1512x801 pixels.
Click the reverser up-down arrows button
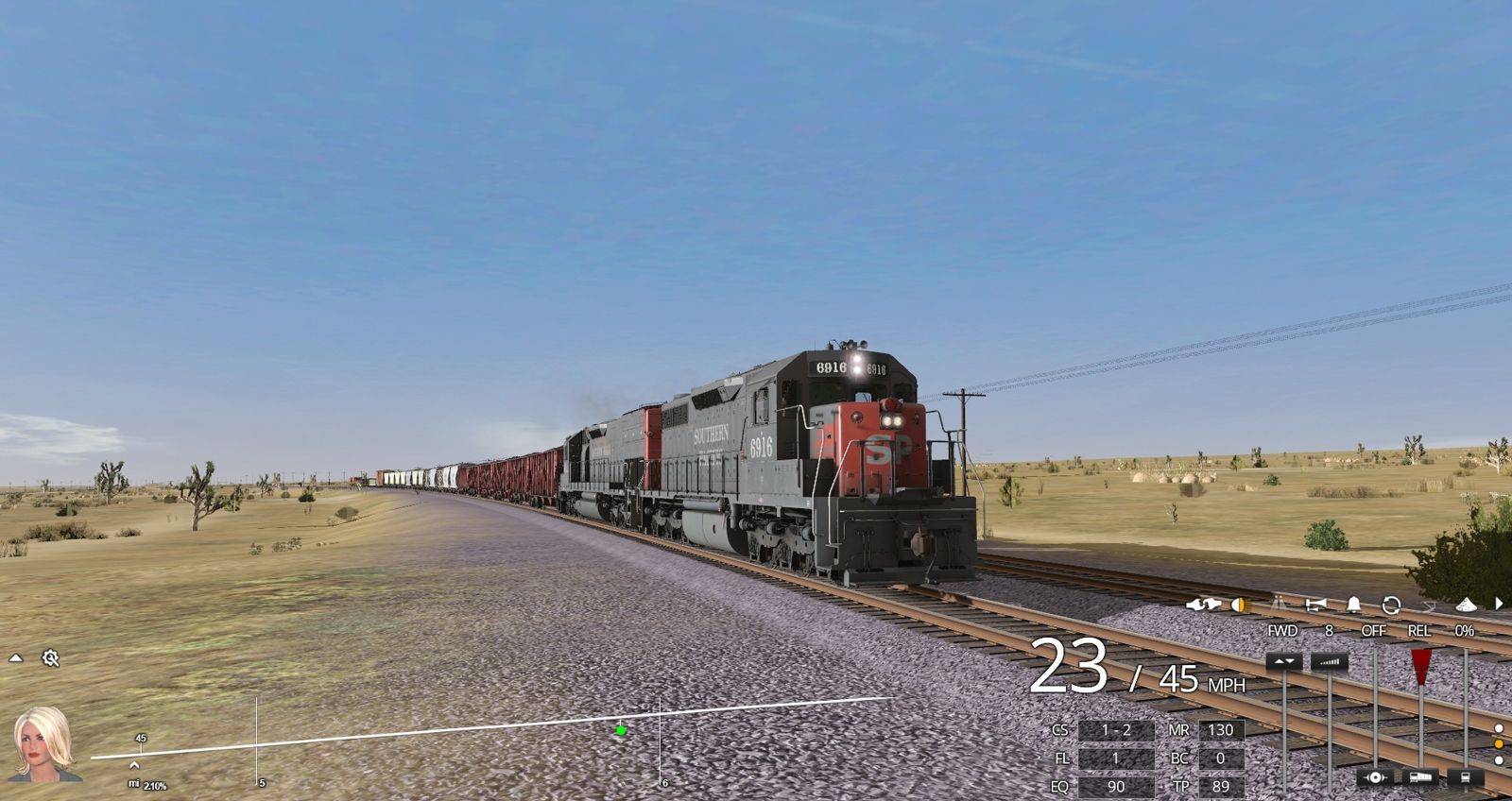pyautogui.click(x=1282, y=661)
